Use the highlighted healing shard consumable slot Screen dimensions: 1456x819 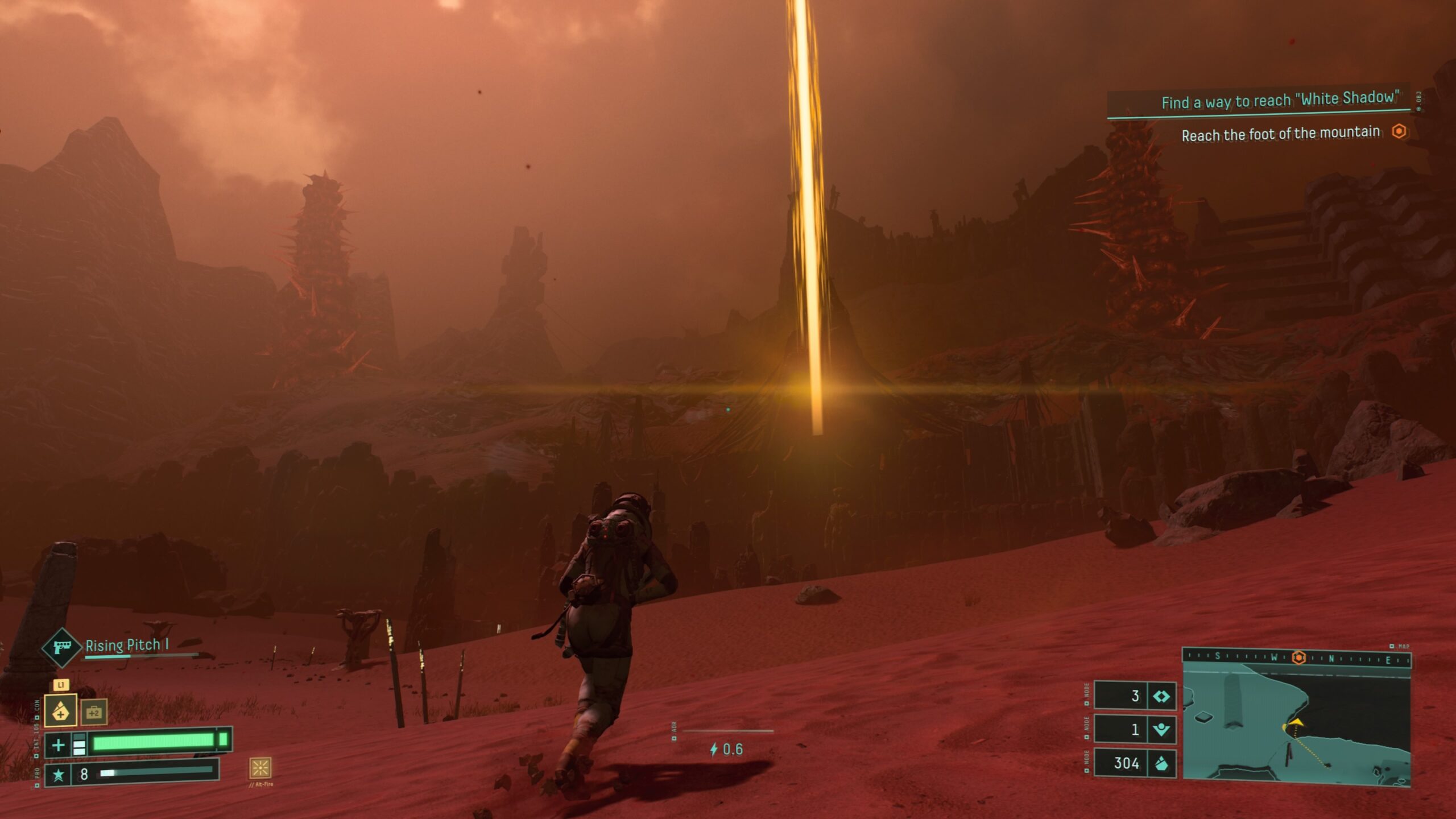[x=60, y=710]
